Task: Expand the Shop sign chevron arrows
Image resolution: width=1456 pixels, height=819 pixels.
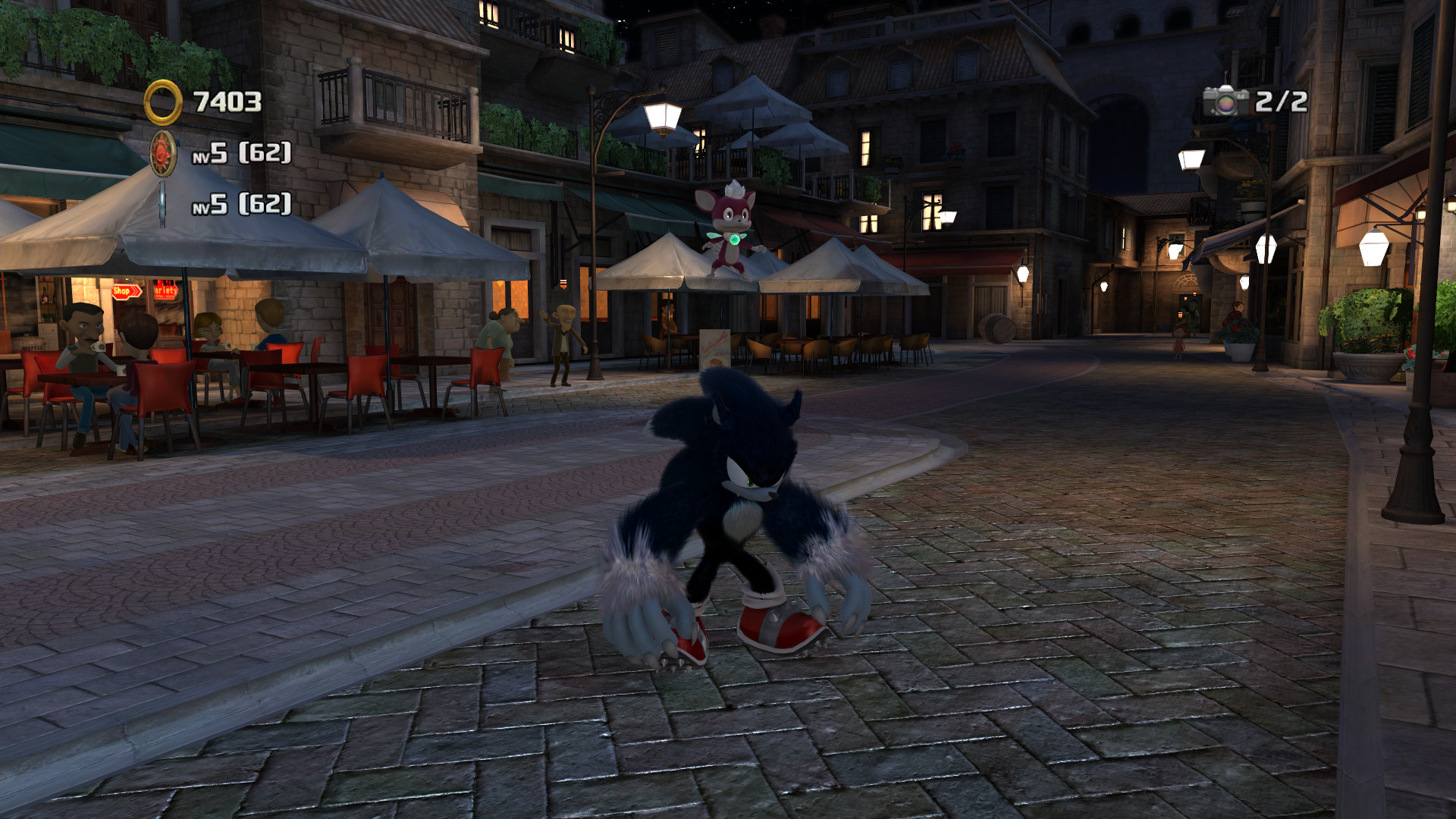Action: pyautogui.click(x=135, y=289)
